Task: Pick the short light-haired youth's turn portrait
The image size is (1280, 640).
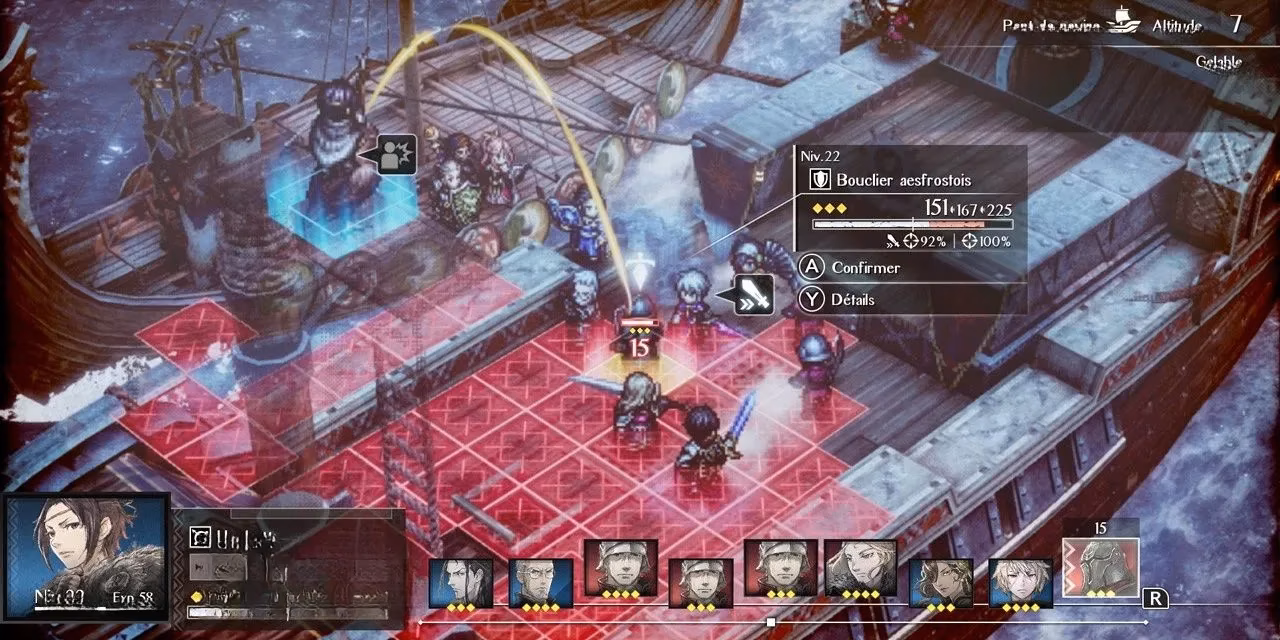Action: (1021, 582)
